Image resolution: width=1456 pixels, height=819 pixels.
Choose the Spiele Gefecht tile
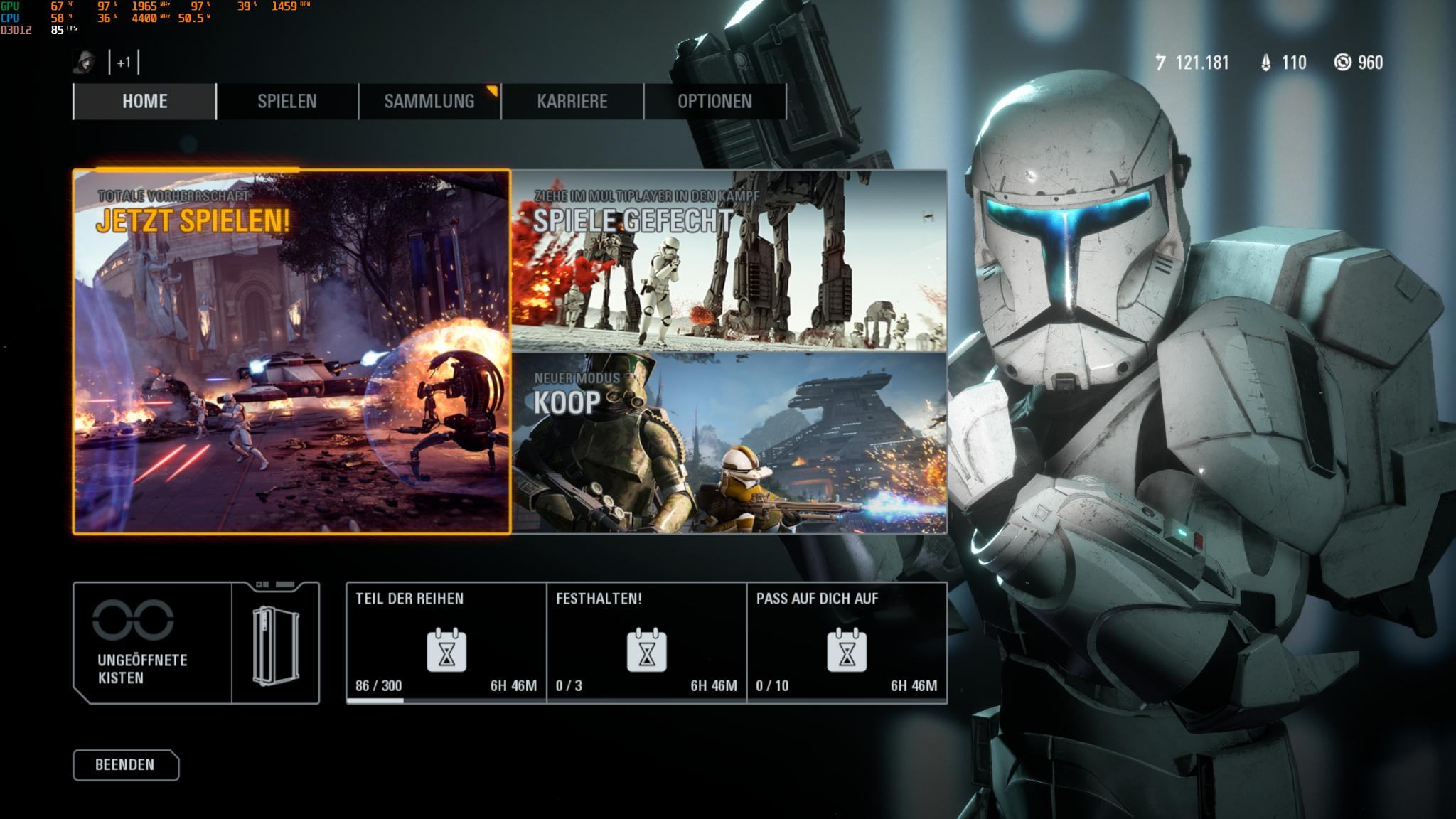pyautogui.click(x=729, y=260)
